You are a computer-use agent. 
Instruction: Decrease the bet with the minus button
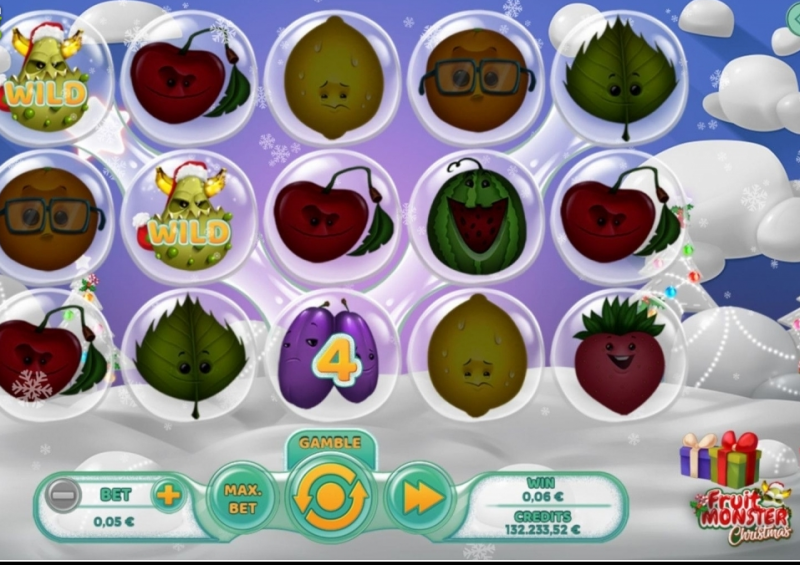(x=64, y=495)
